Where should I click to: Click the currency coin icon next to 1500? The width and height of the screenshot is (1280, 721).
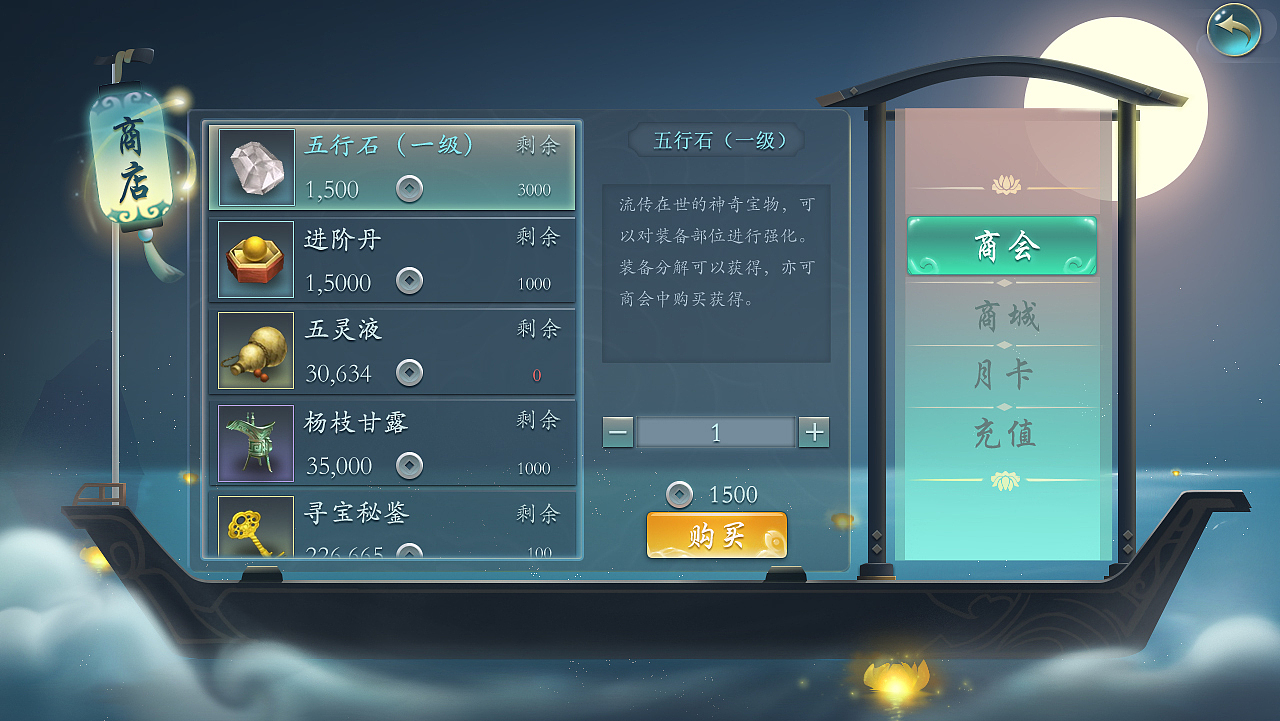point(681,494)
